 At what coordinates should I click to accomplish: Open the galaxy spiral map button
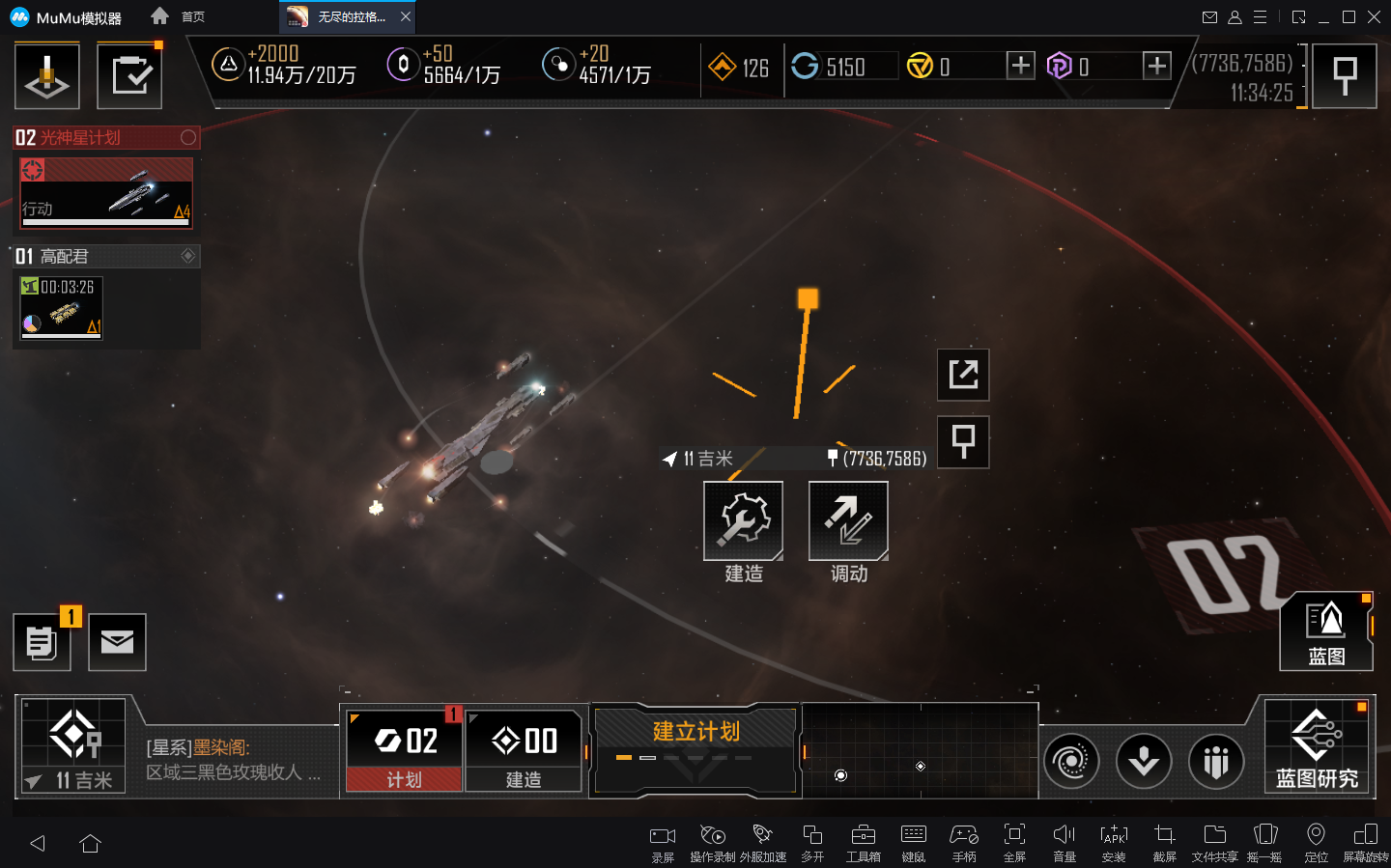pyautogui.click(x=1070, y=761)
